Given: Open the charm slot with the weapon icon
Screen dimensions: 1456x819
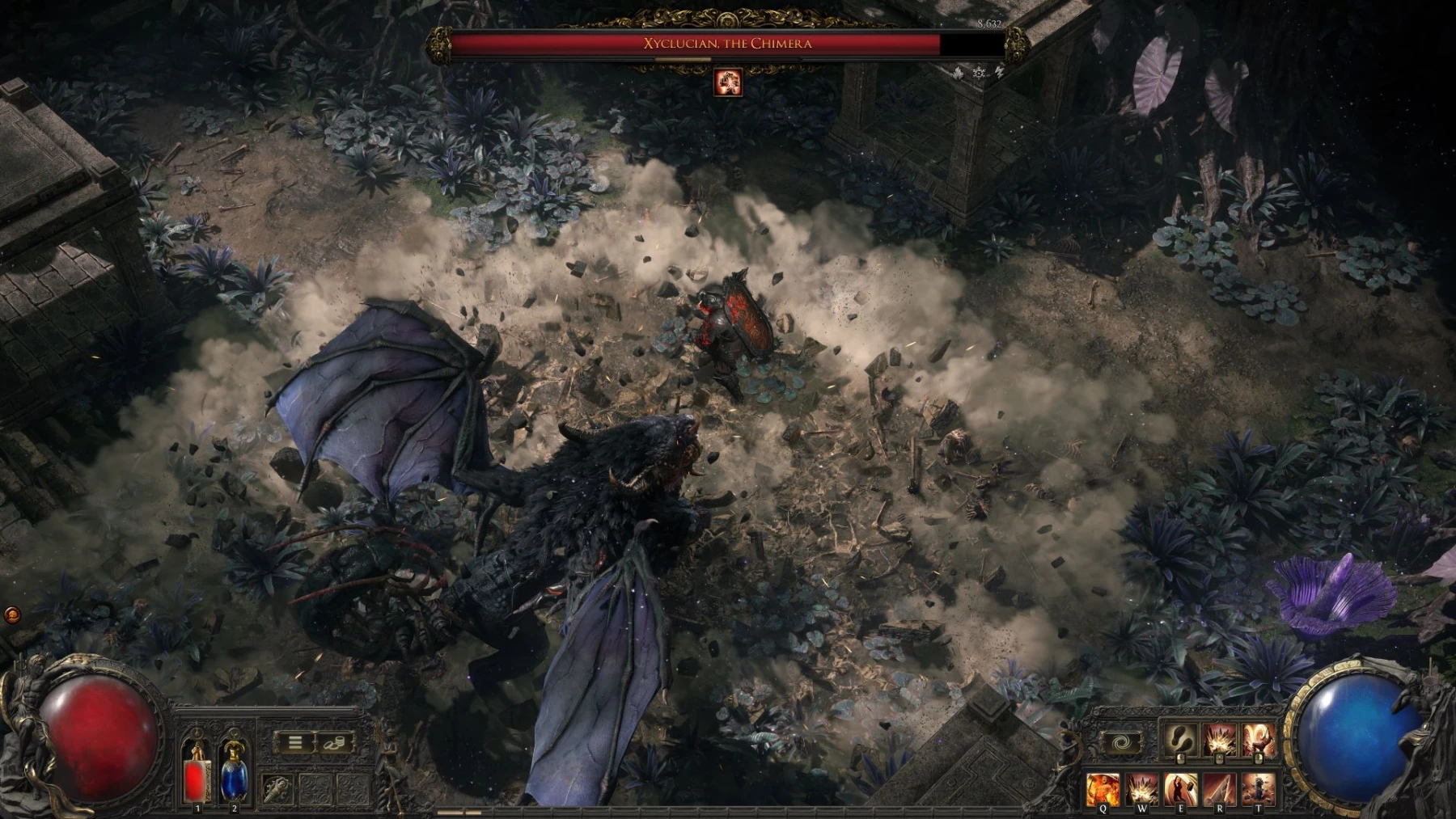Looking at the screenshot, I should 278,790.
